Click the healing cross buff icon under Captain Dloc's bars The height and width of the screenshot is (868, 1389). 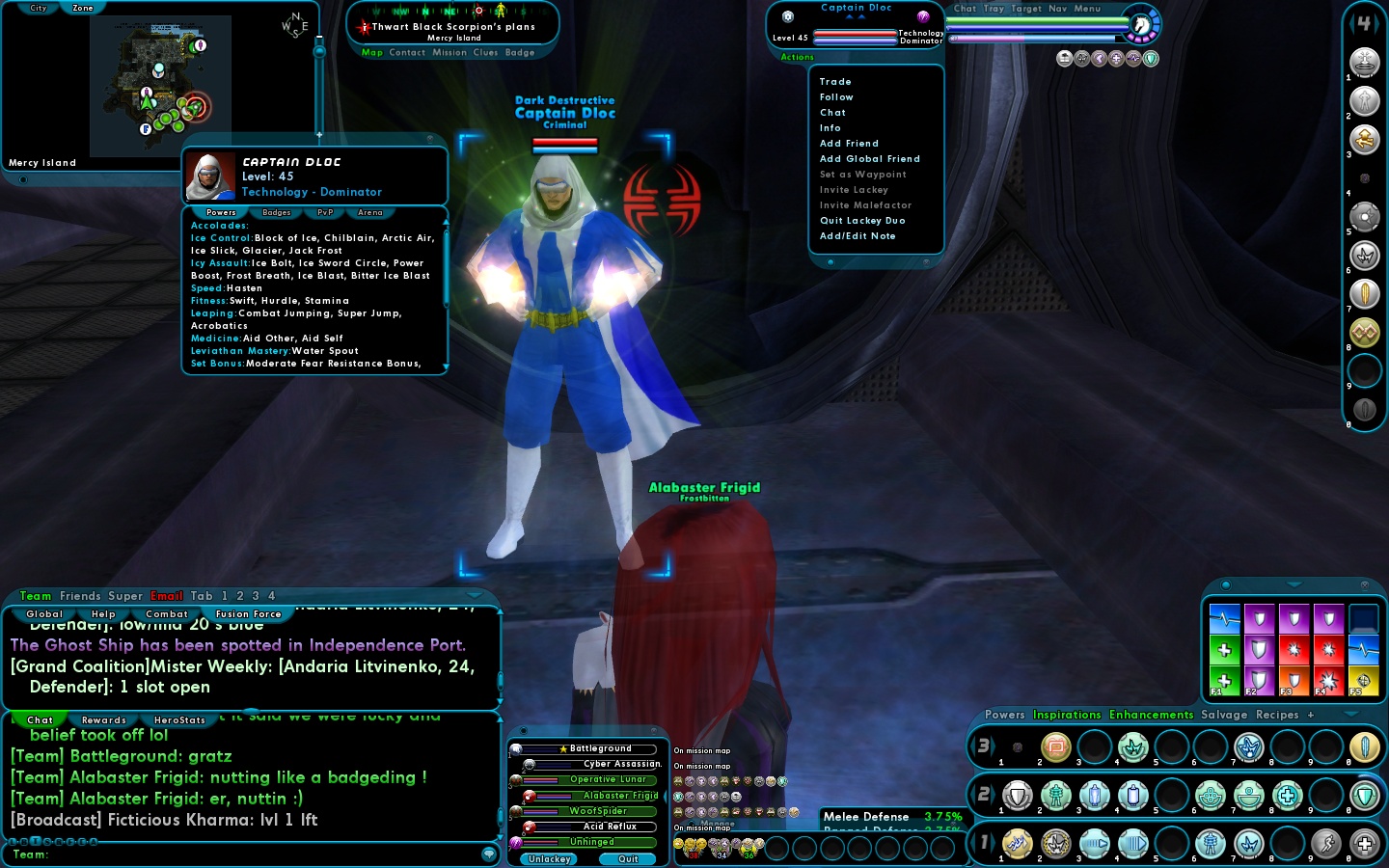(1117, 58)
